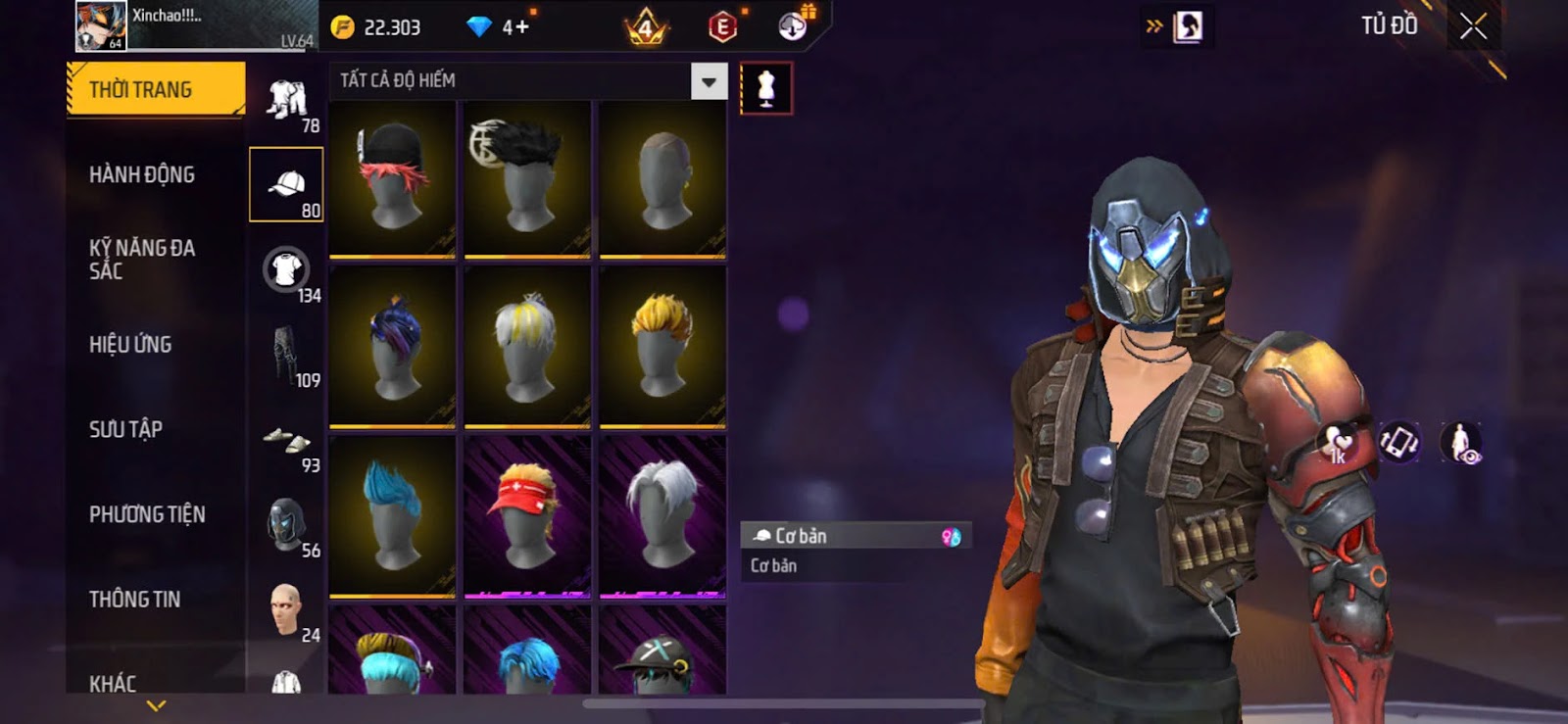Screen dimensions: 1568x724
Task: Open the Sưu Tập section
Action: 125,429
